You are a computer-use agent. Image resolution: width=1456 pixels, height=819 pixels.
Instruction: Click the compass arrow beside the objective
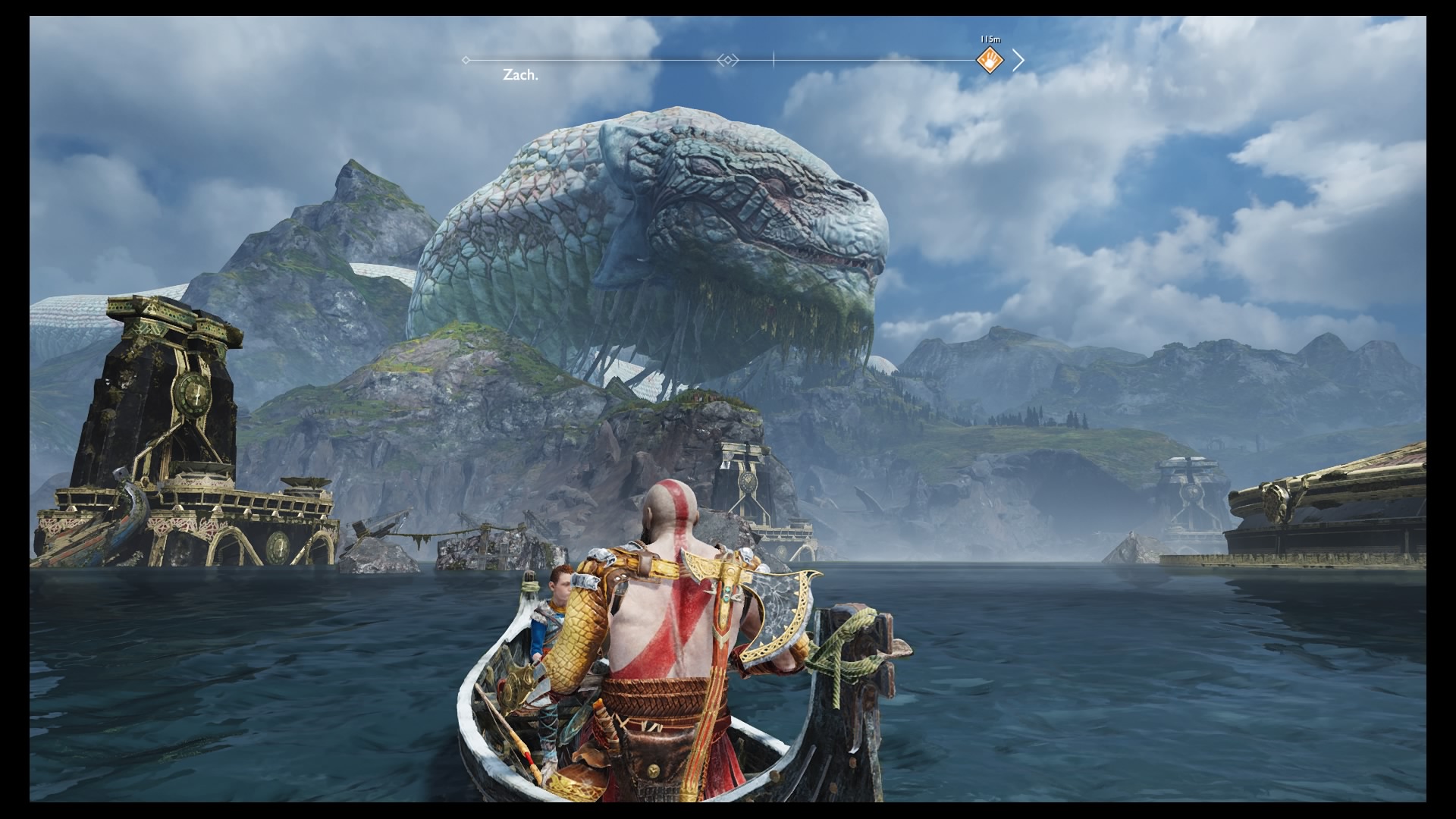click(1018, 60)
